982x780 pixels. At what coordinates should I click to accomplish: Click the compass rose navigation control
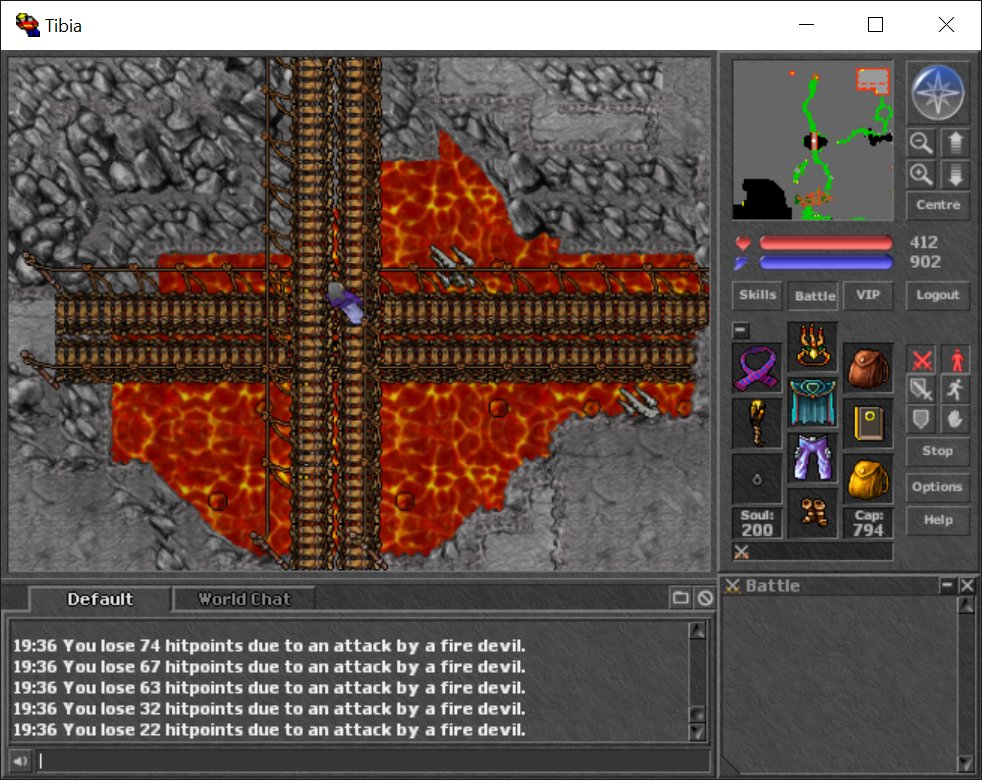coord(938,92)
